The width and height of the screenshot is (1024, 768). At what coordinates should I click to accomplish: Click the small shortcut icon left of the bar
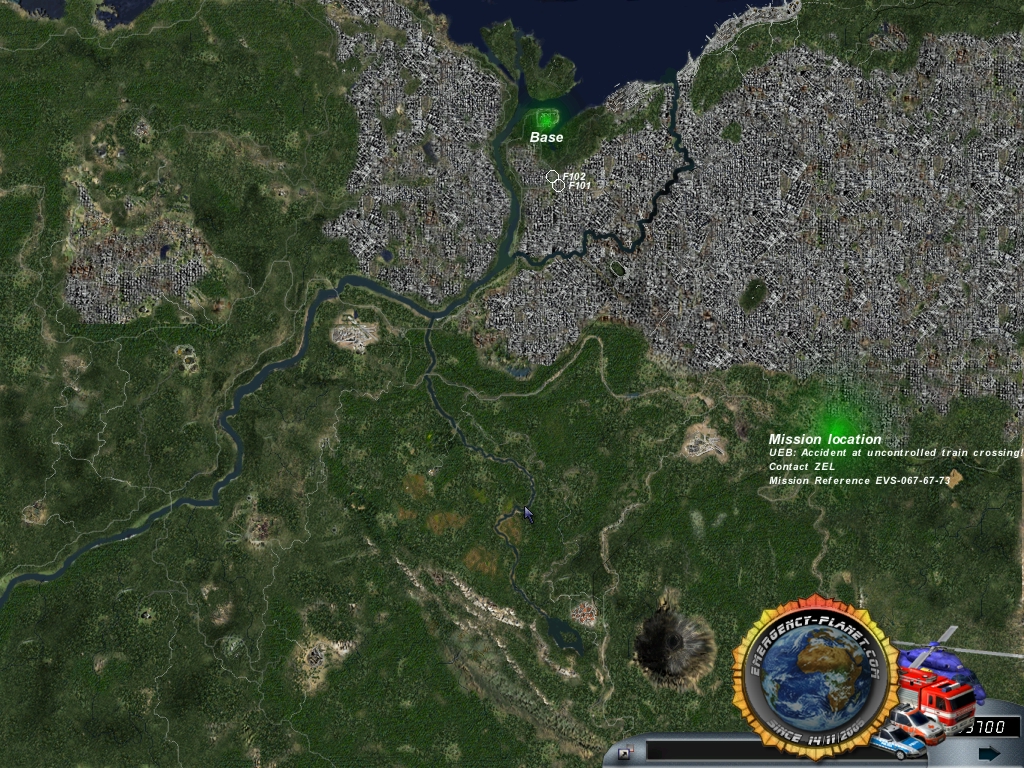click(x=625, y=752)
